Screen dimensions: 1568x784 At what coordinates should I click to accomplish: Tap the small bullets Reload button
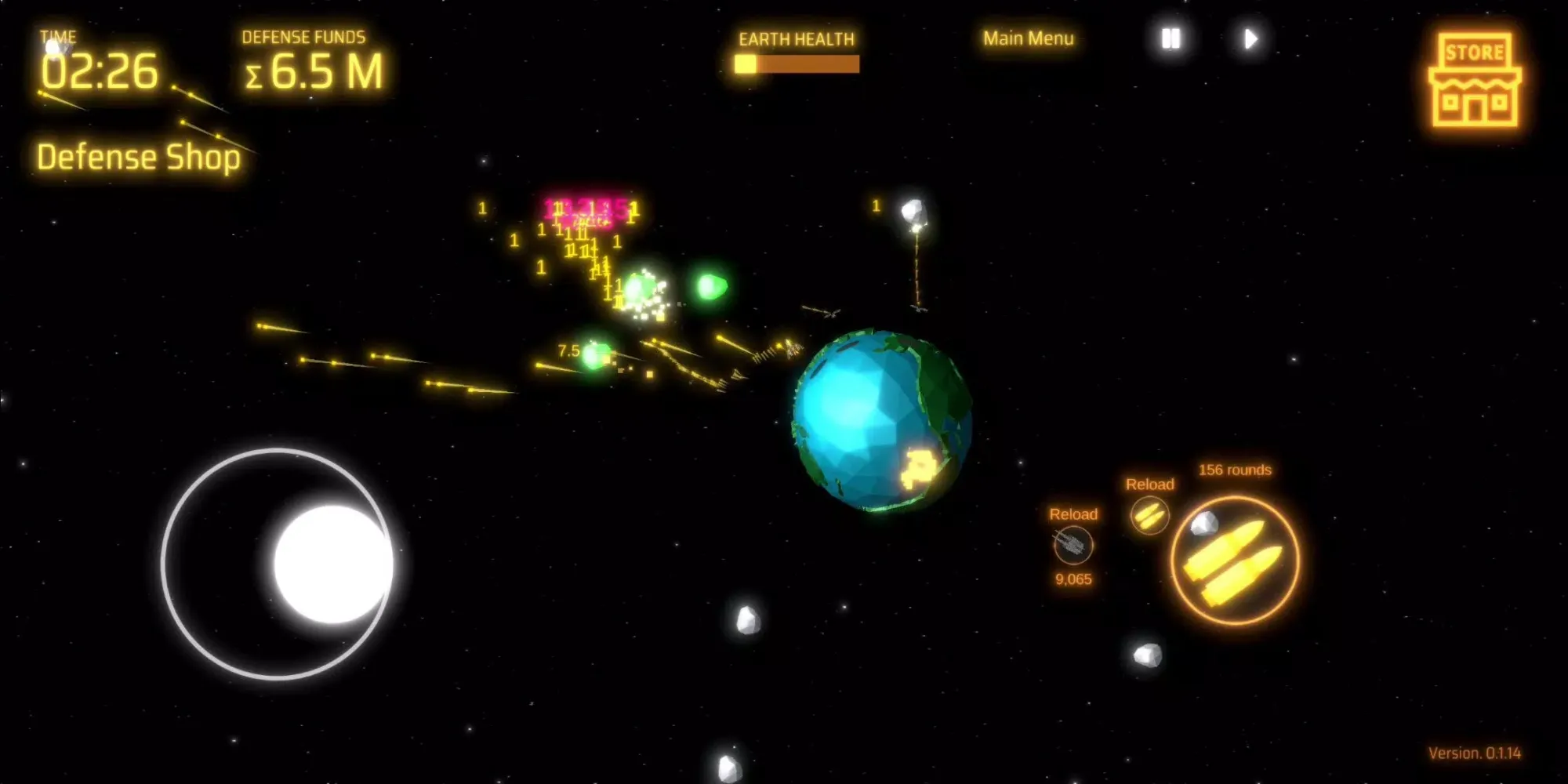[x=1150, y=515]
